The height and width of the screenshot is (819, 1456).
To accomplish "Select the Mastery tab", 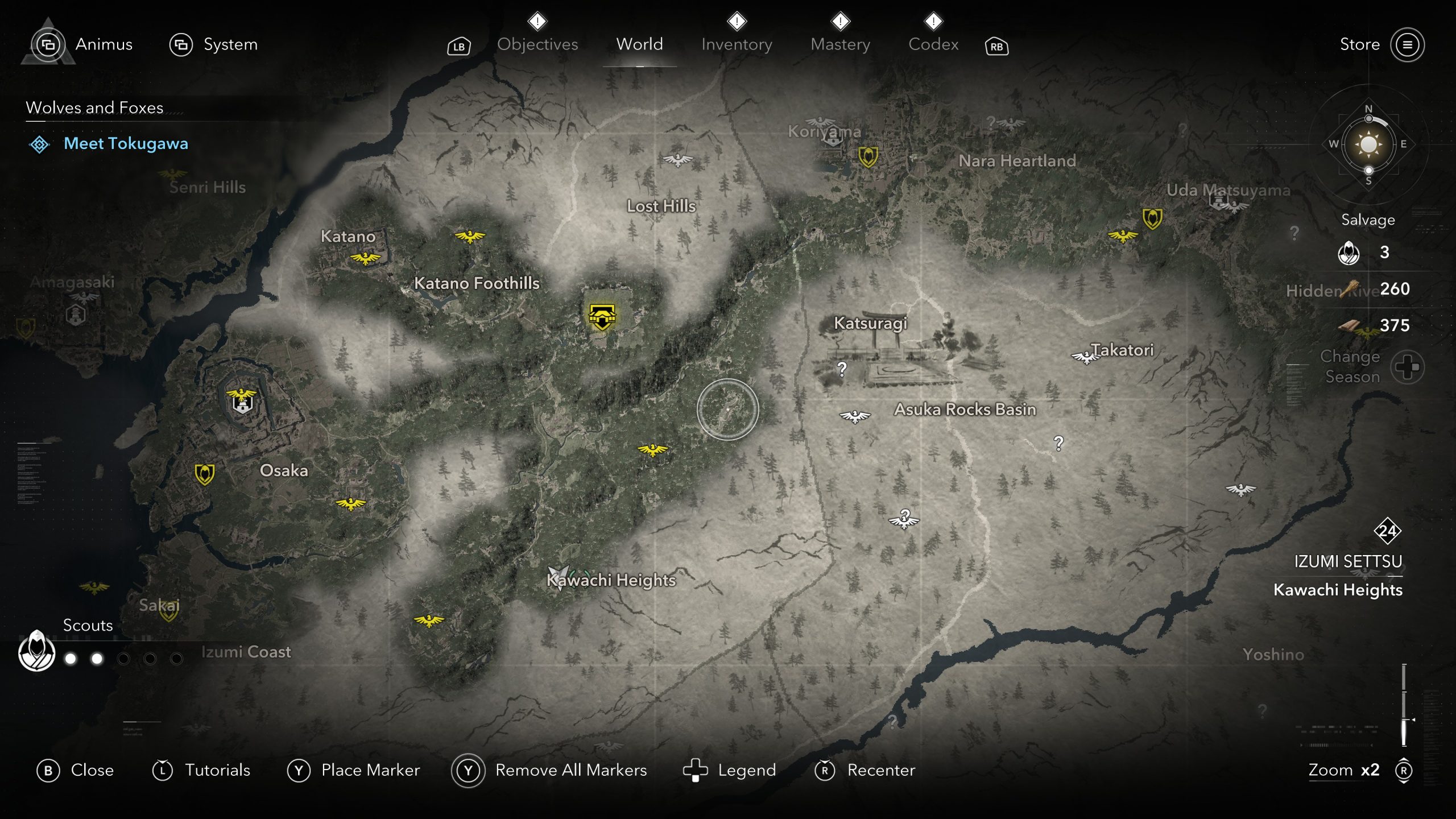I will click(x=840, y=44).
